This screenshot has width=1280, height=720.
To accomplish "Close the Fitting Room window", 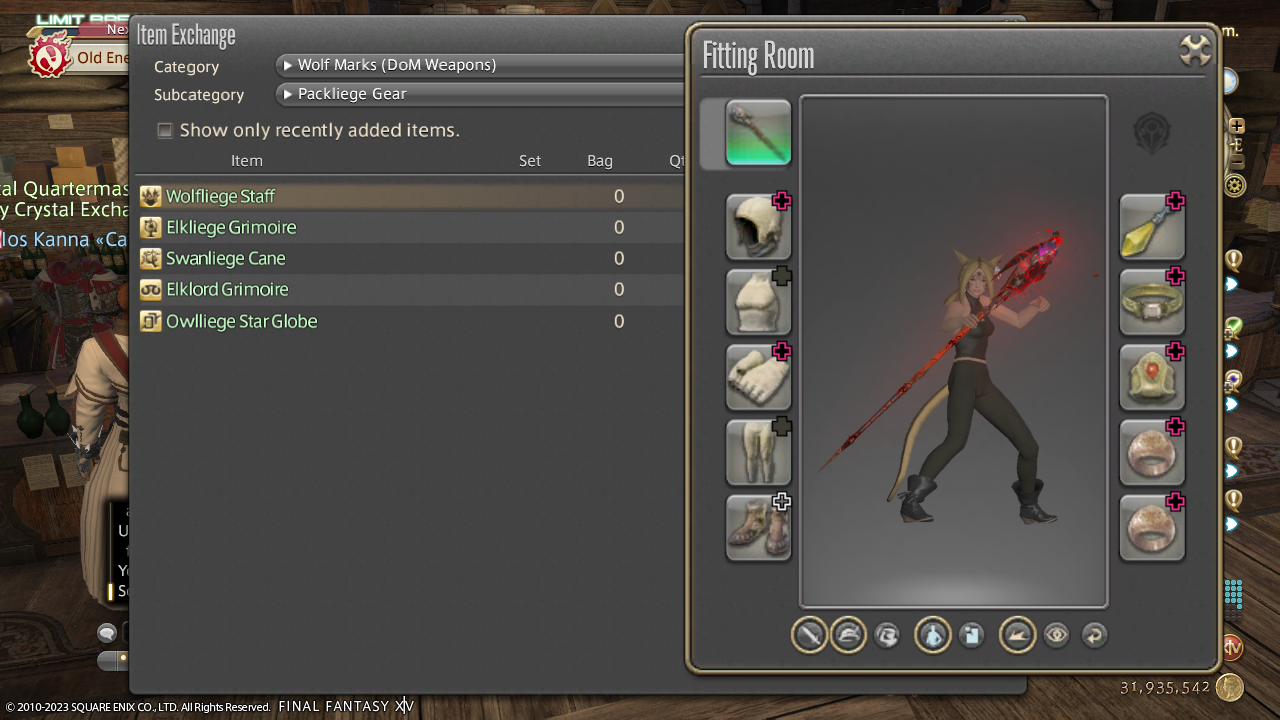I will click(1195, 50).
